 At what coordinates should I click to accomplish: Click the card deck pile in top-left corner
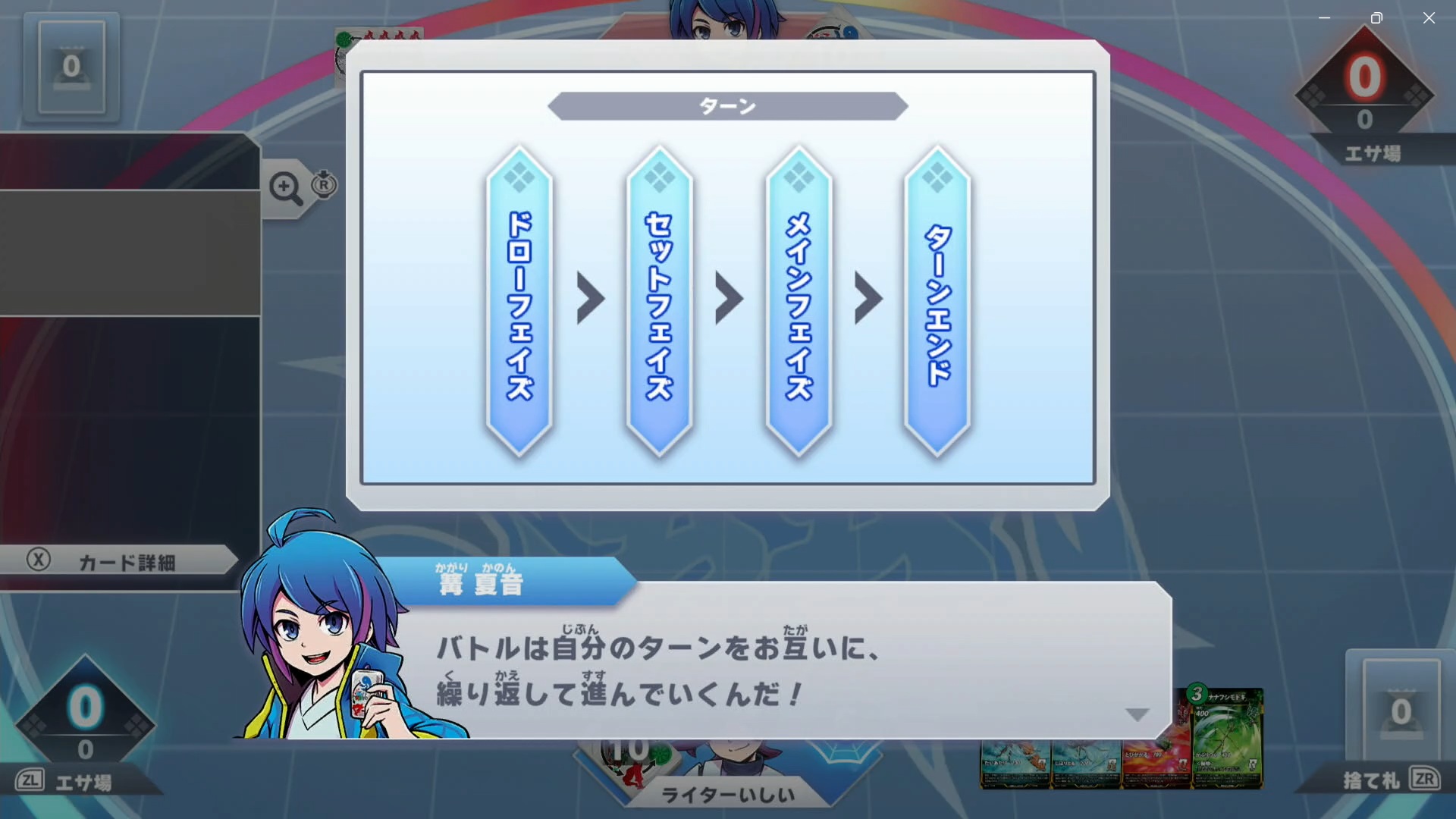point(72,67)
